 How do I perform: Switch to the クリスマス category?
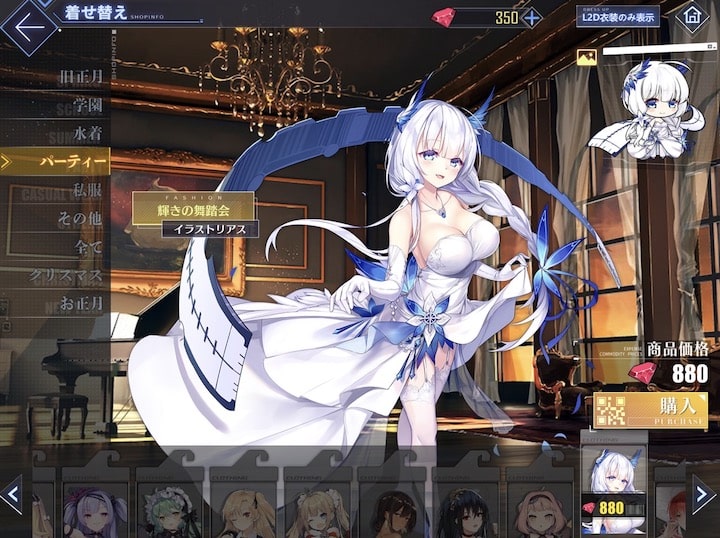68,273
